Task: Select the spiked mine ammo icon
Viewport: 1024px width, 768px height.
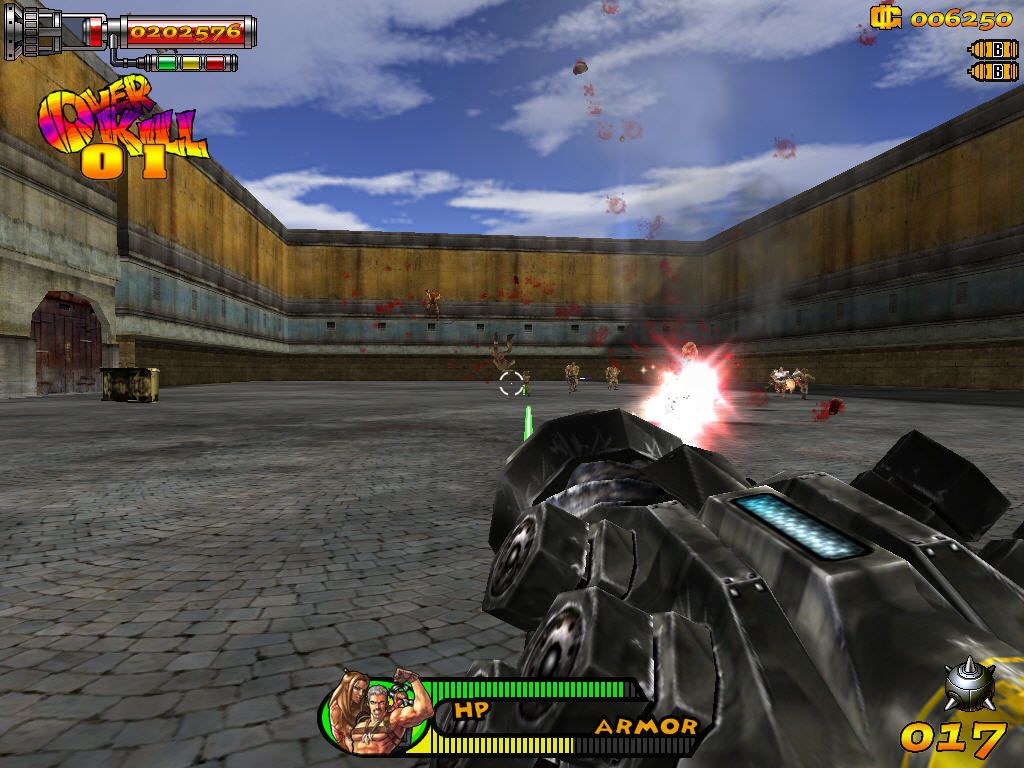Action: [968, 685]
